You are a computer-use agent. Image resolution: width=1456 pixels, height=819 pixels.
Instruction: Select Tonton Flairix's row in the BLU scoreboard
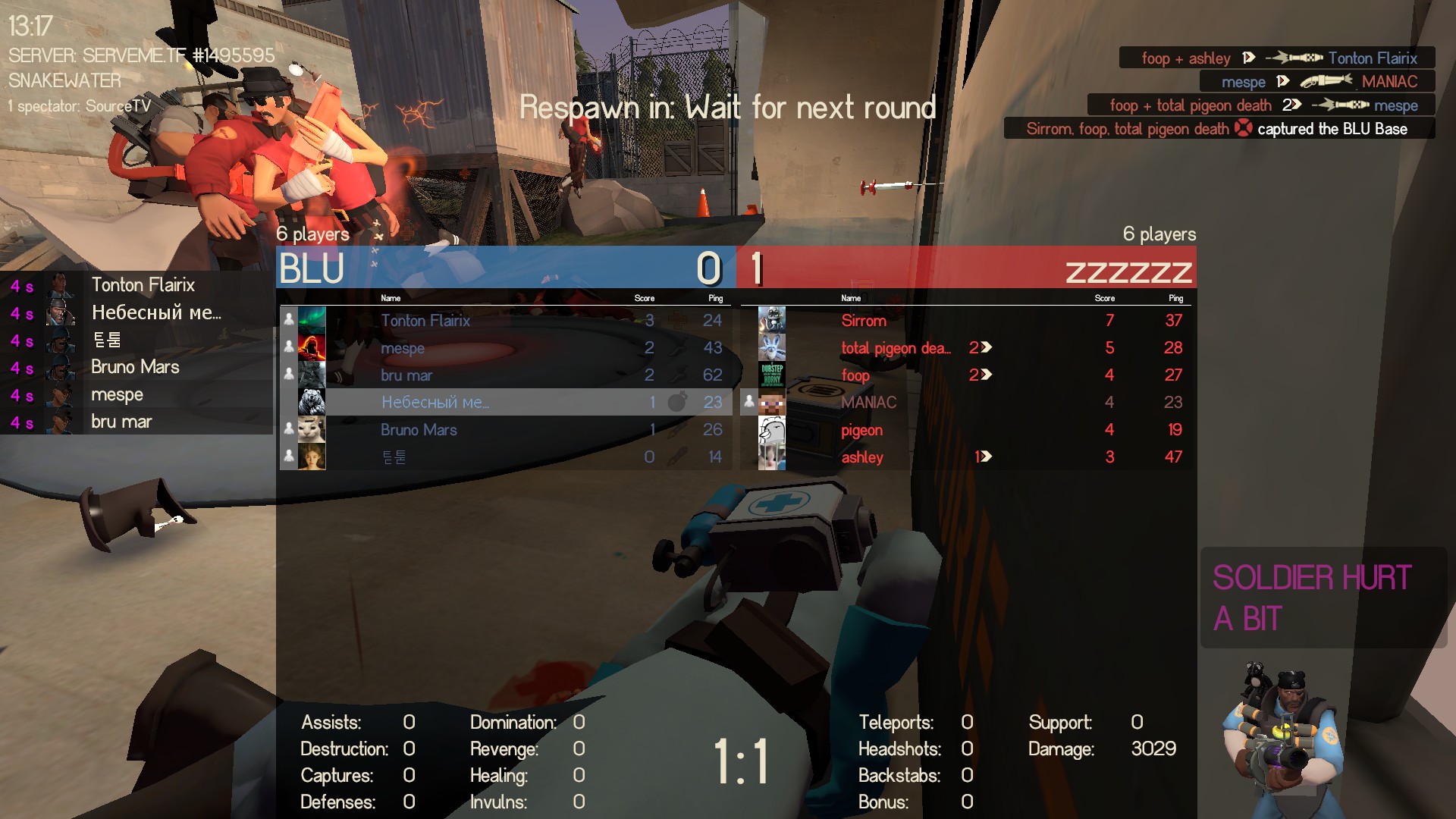505,320
